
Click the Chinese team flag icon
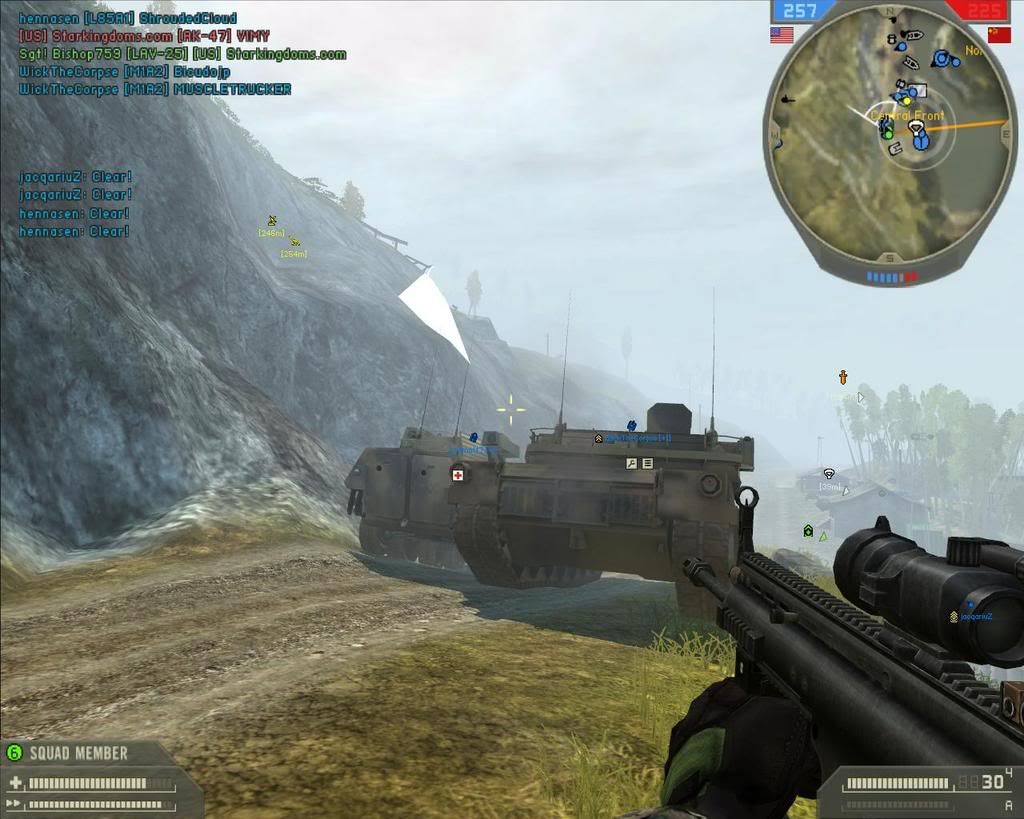(999, 34)
